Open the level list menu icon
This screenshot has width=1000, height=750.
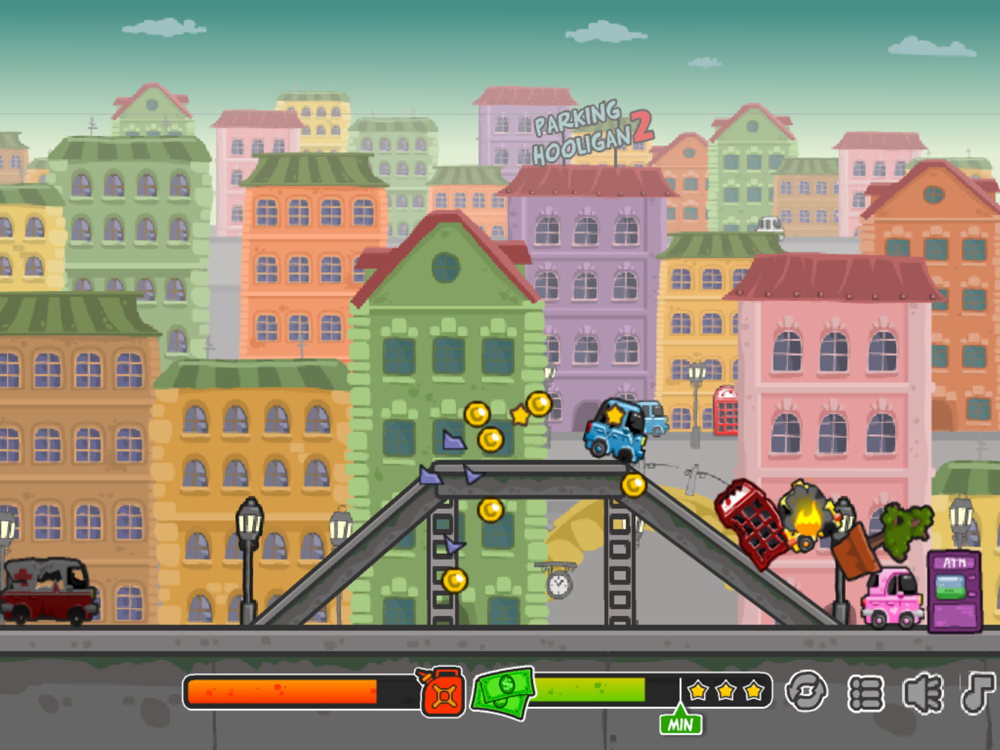(866, 692)
